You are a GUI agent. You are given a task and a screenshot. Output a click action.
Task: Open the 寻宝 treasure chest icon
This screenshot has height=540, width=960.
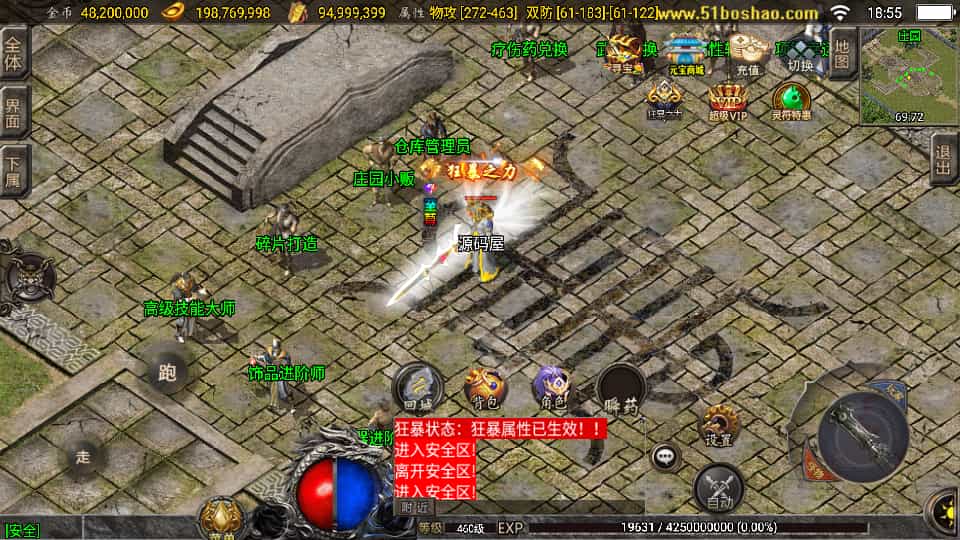pyautogui.click(x=627, y=54)
